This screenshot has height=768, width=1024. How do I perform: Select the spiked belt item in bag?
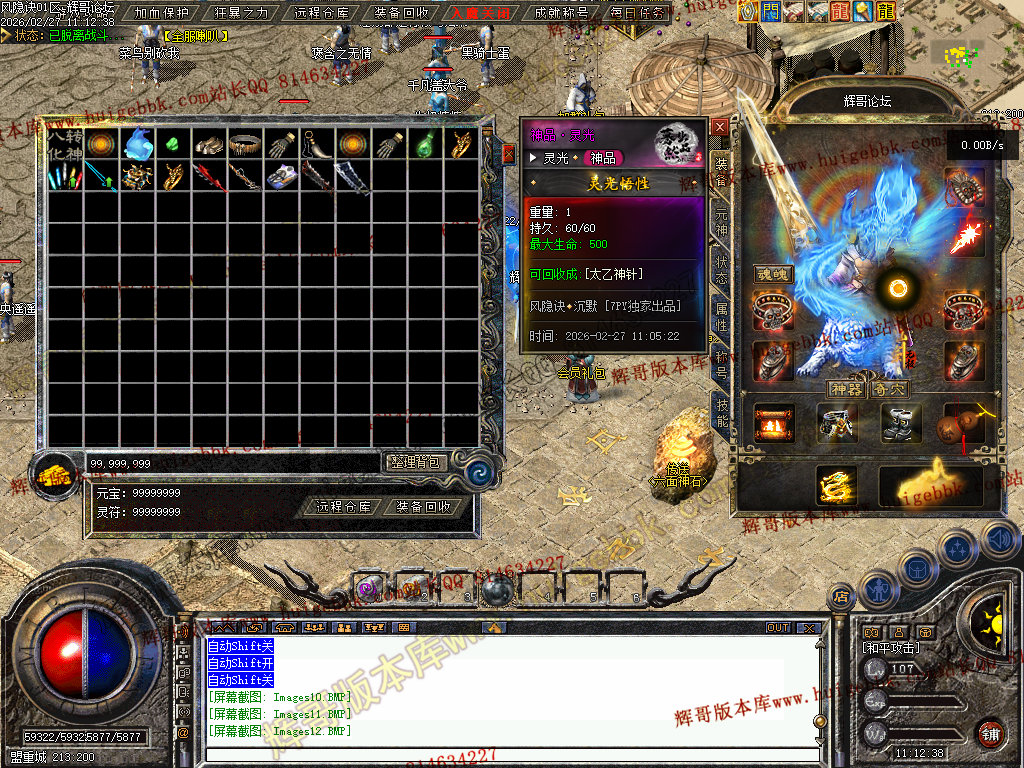pyautogui.click(x=245, y=144)
